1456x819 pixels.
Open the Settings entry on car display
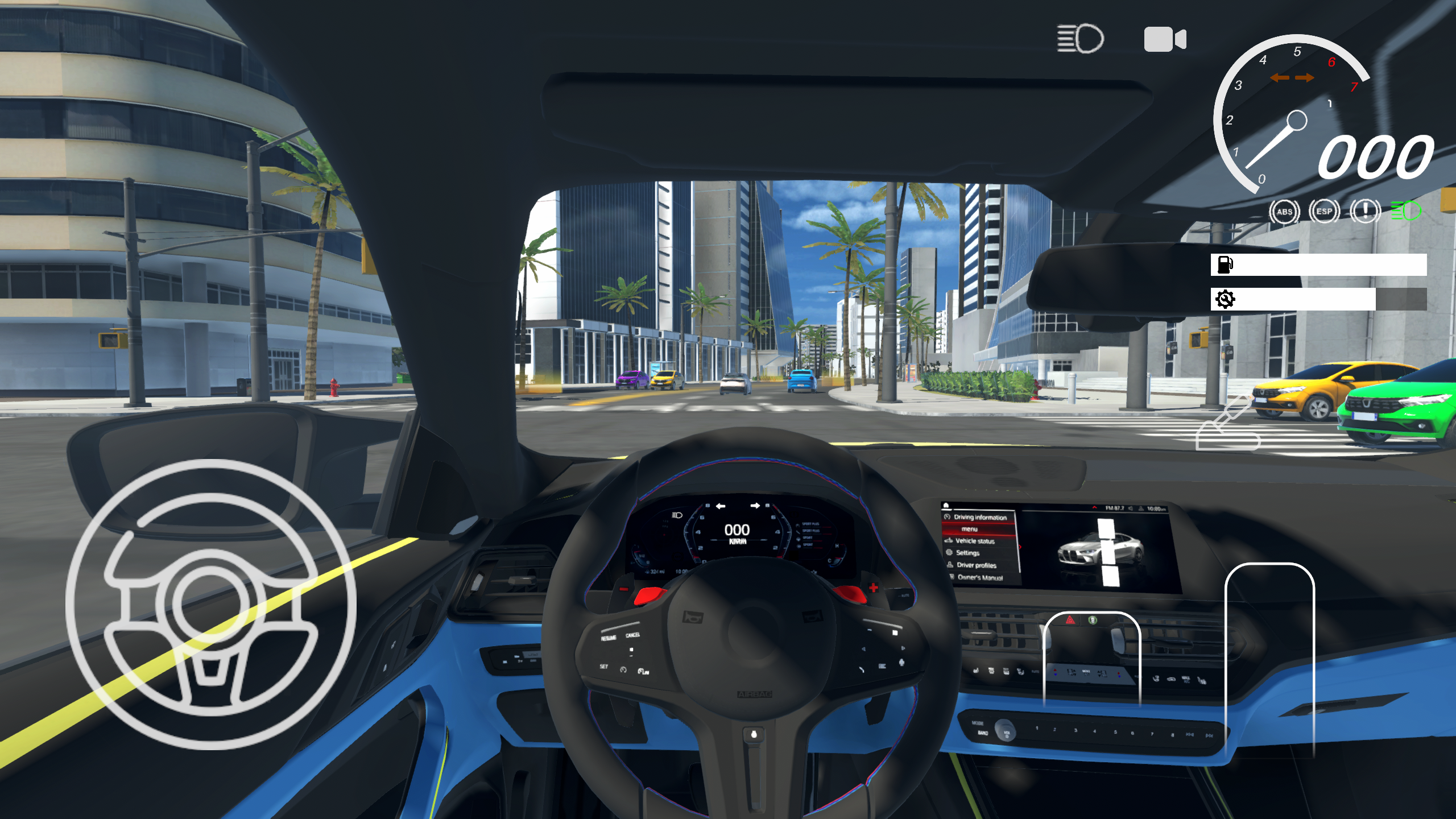969,553
